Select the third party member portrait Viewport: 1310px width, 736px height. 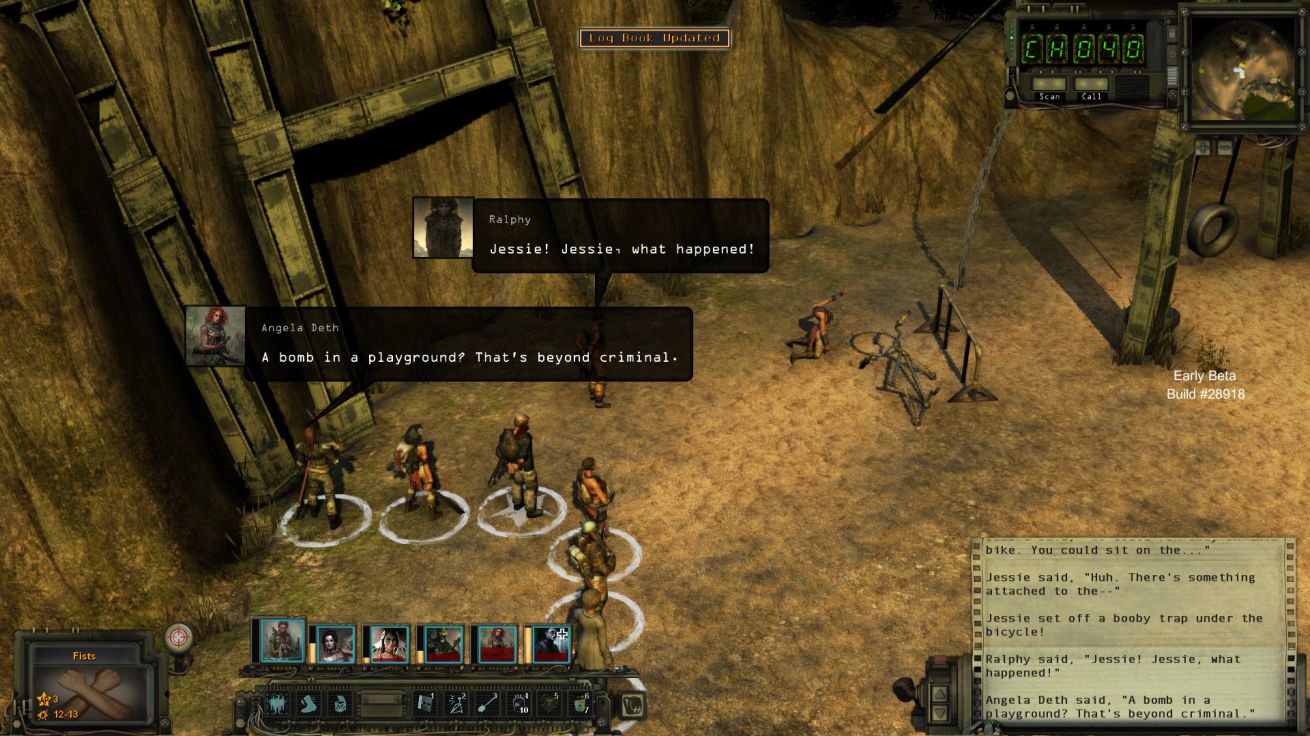[x=389, y=645]
